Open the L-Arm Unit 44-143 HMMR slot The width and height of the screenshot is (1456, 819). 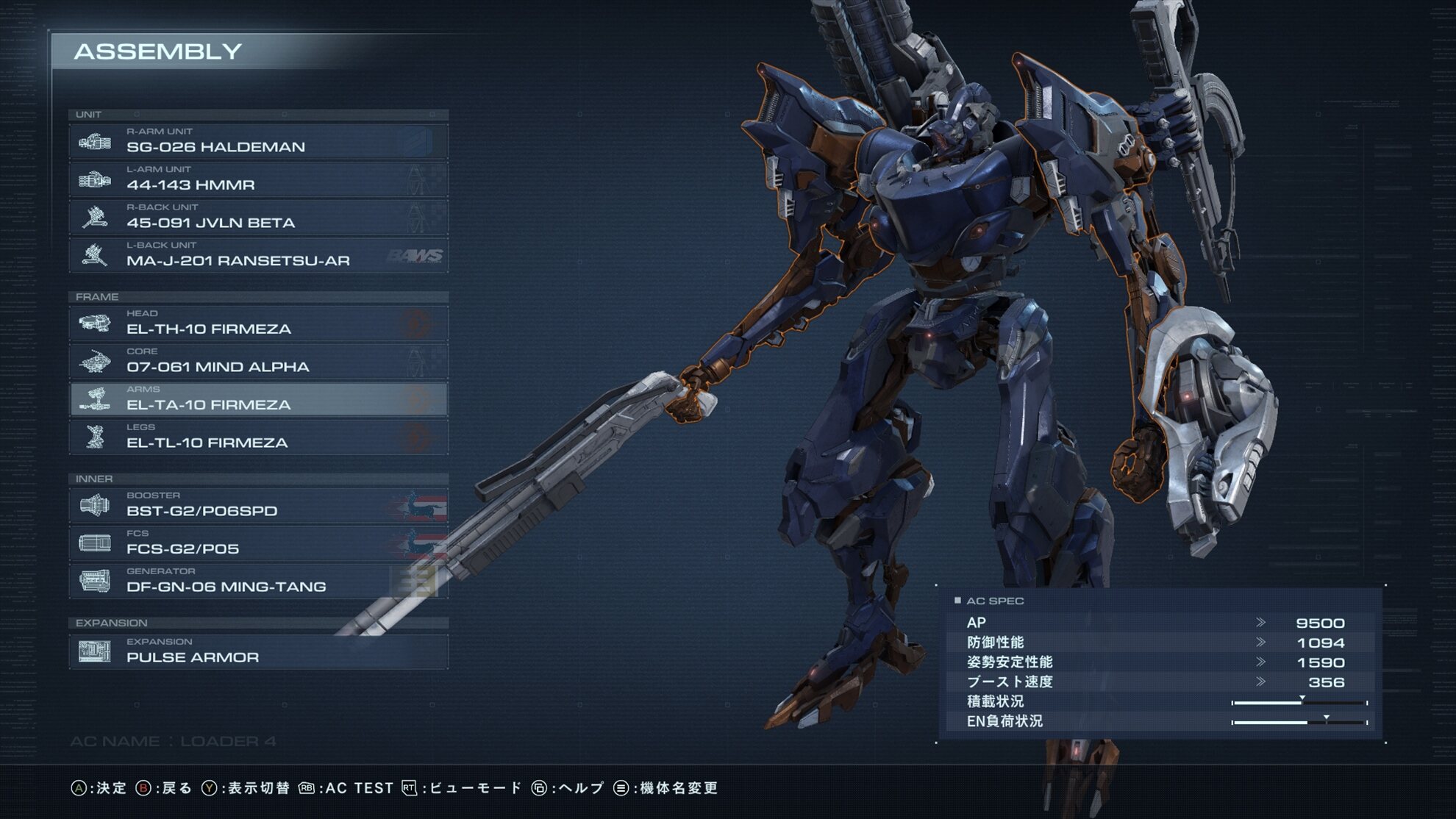(258, 179)
